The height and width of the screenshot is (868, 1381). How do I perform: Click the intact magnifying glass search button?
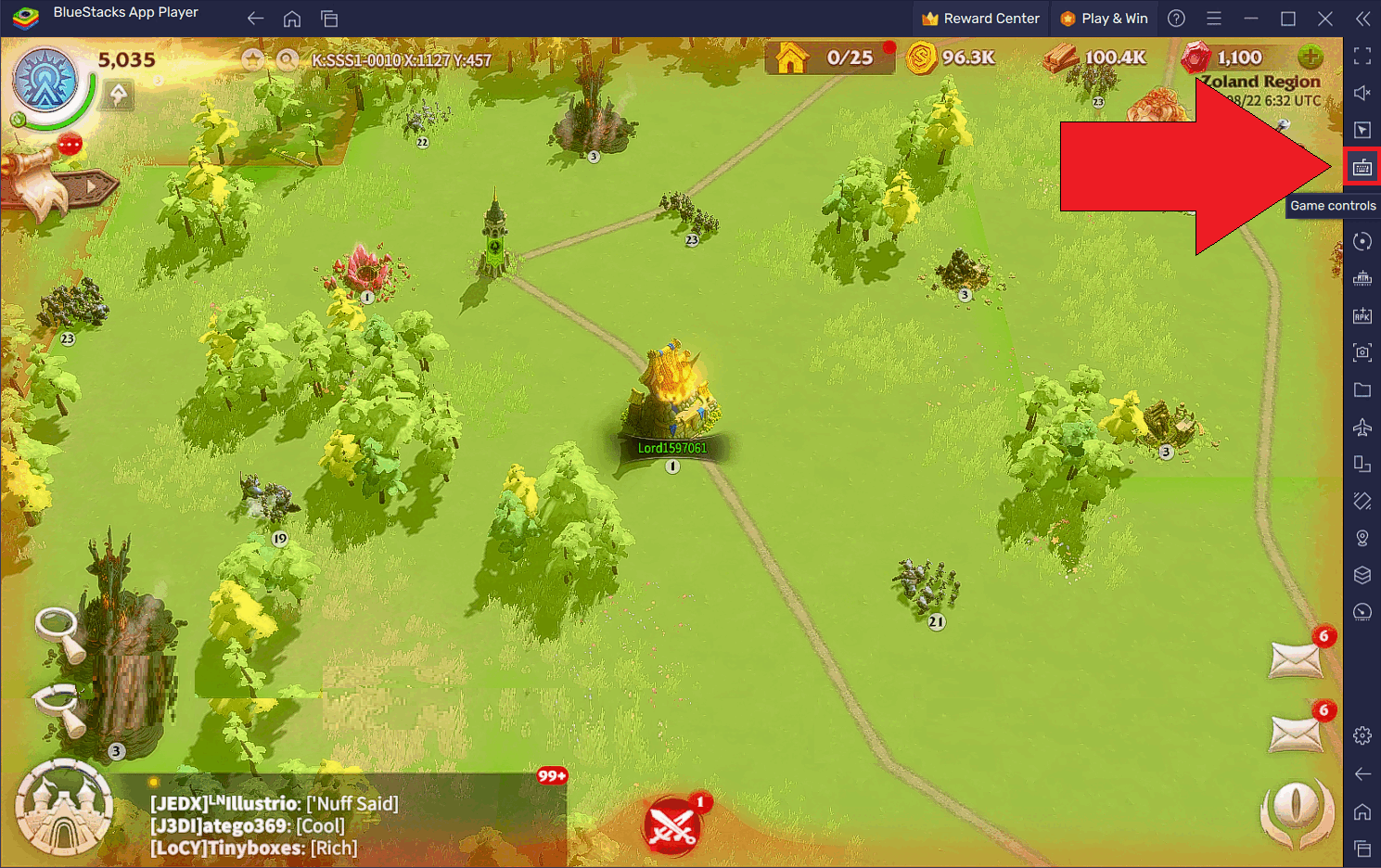(58, 632)
